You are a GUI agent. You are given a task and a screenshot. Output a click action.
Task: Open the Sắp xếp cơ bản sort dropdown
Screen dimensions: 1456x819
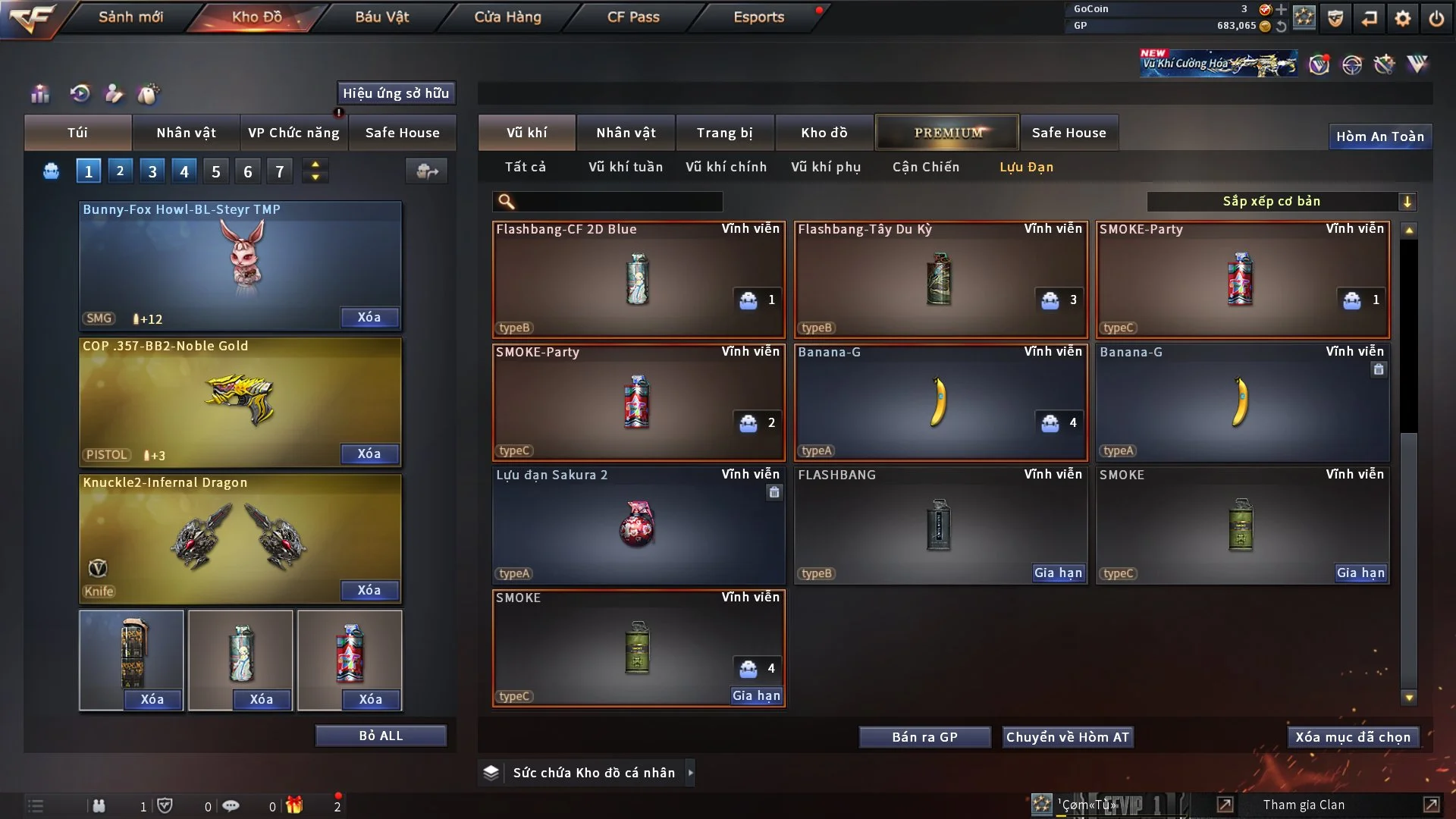(1281, 201)
